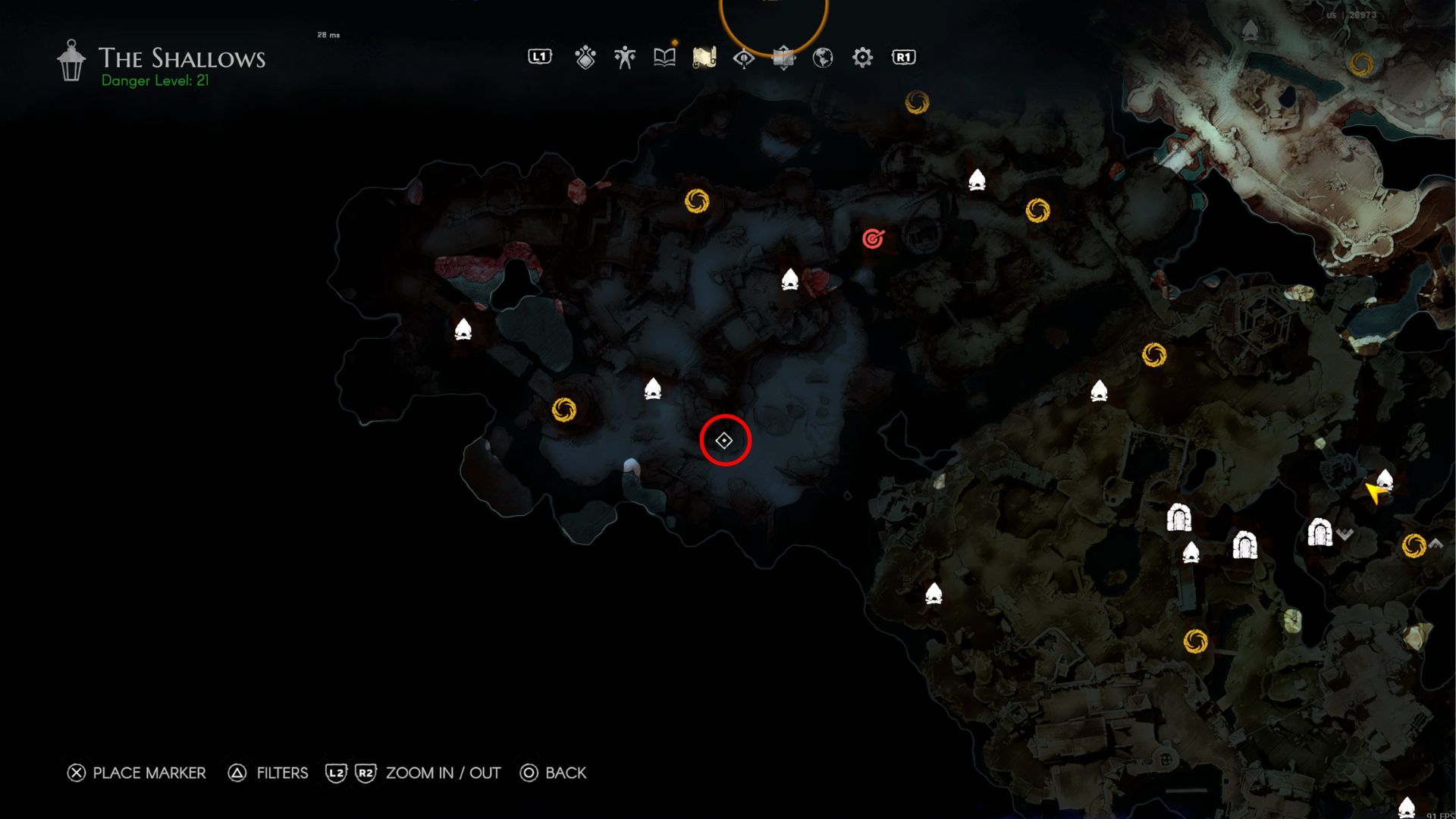The image size is (1456, 819).
Task: Switch to the character figure tab
Action: pos(625,58)
